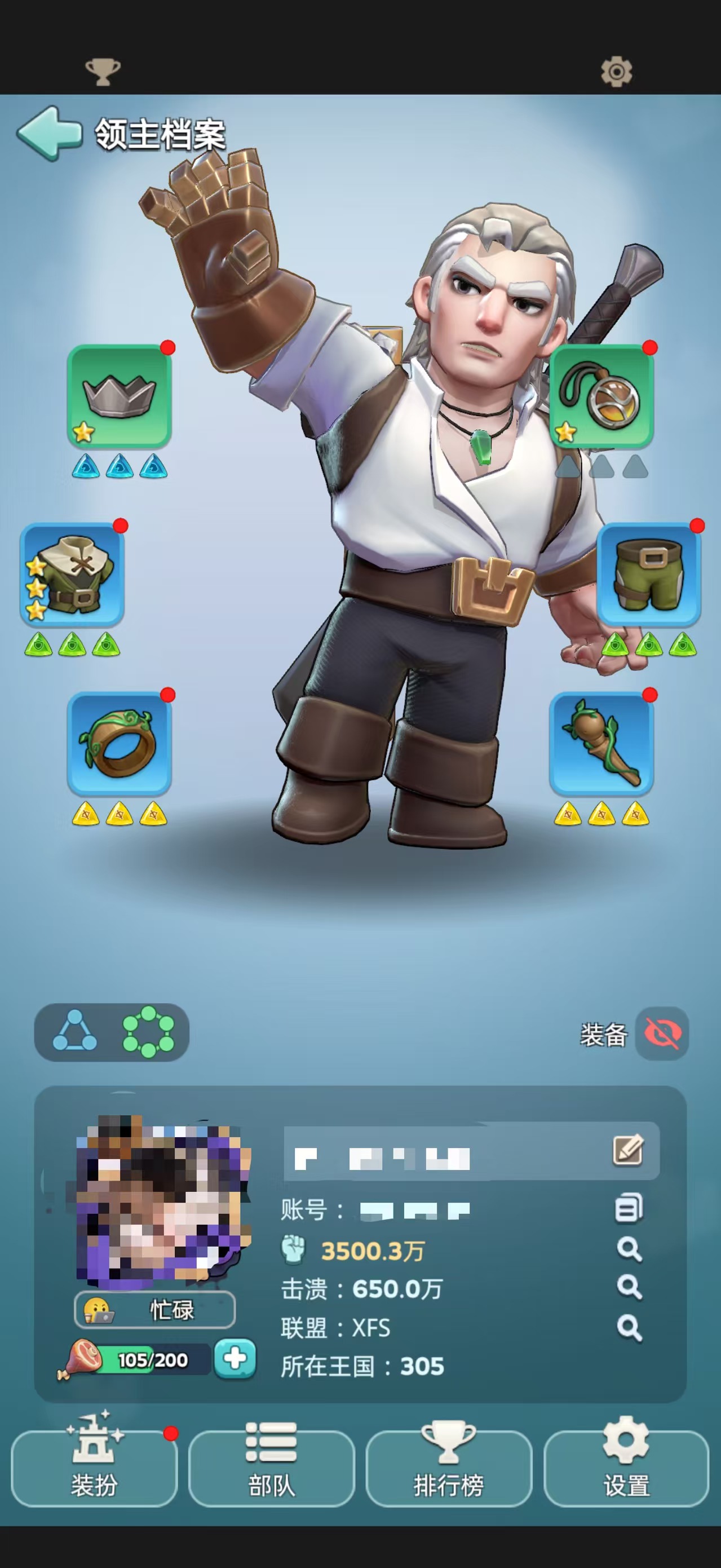Add stamina with the plus button
The height and width of the screenshot is (1568, 721).
[x=235, y=1359]
